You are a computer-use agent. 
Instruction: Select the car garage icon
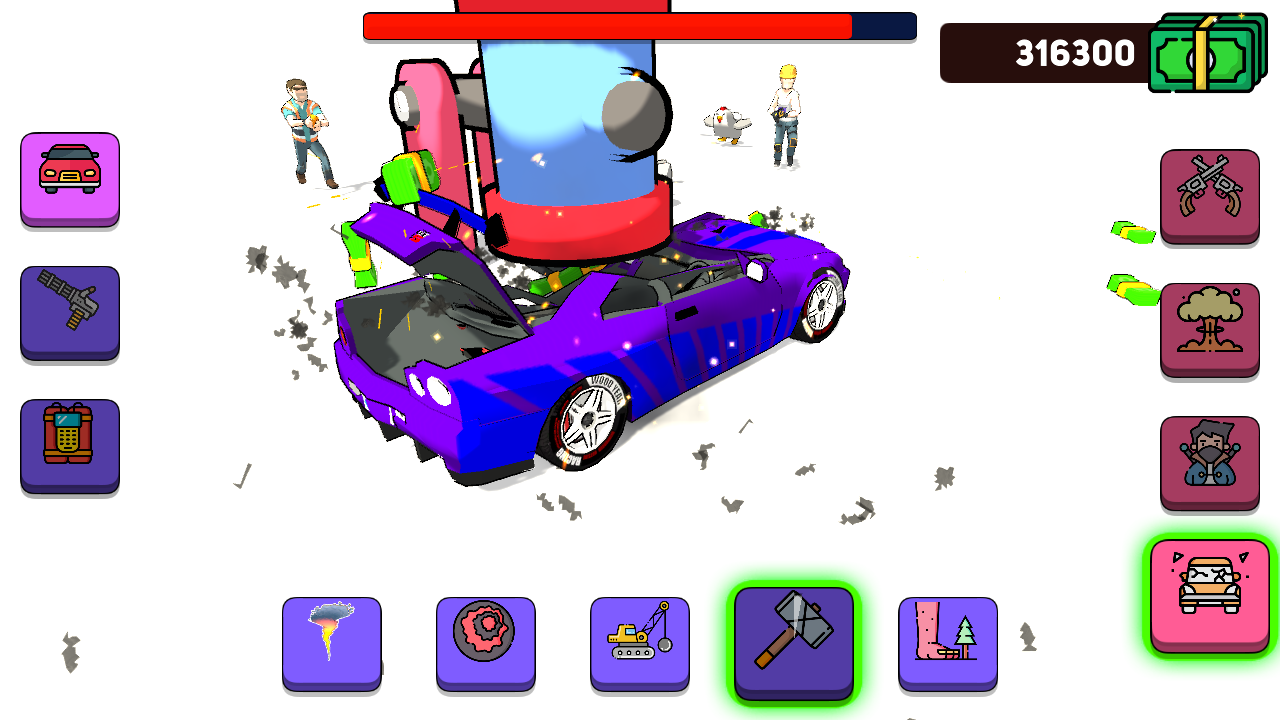pyautogui.click(x=70, y=180)
